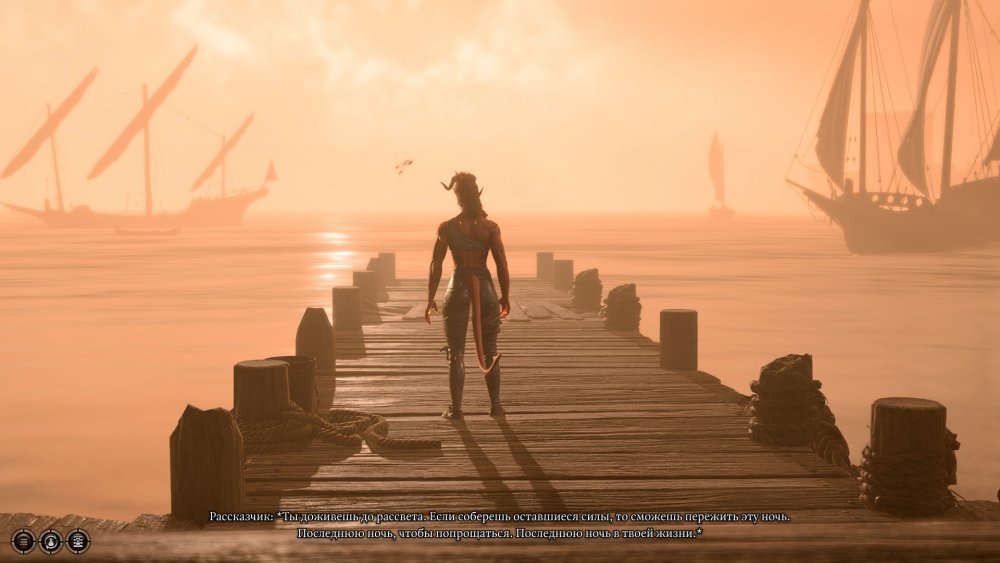1000x563 pixels.
Task: Click the character swap icon with circular arrows
Action: [x=50, y=541]
